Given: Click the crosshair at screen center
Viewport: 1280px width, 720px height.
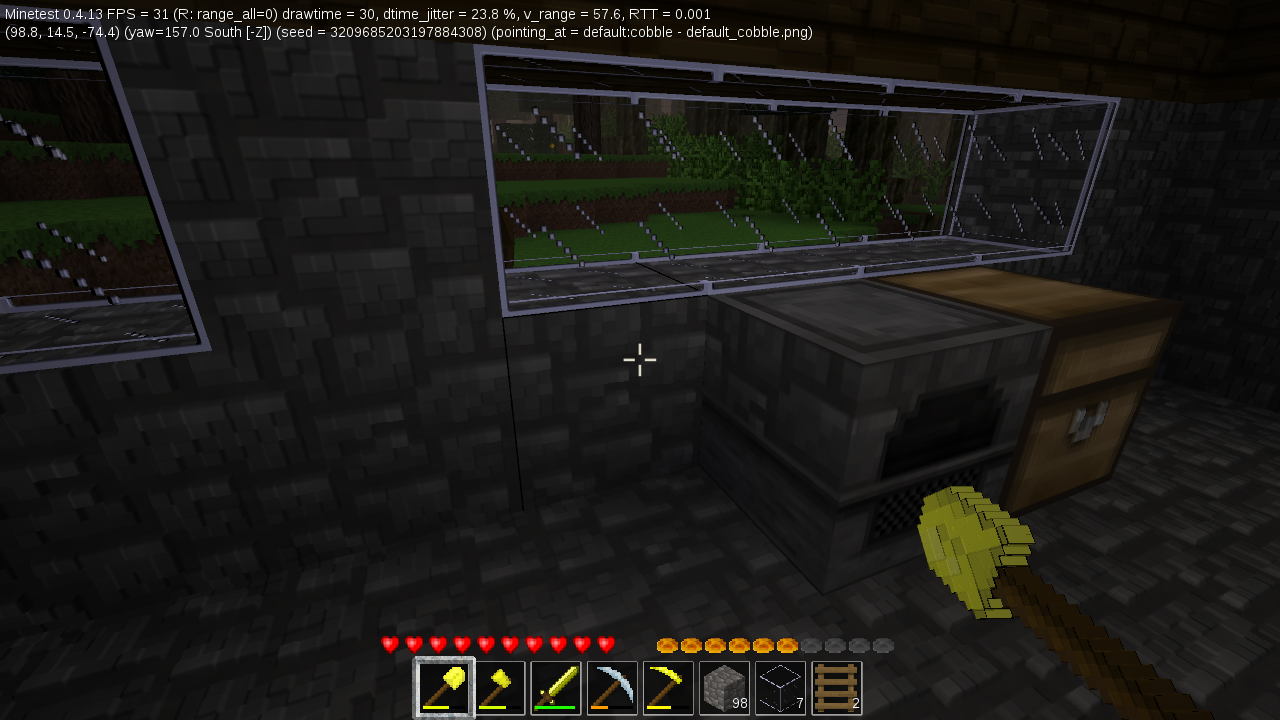Looking at the screenshot, I should [640, 360].
